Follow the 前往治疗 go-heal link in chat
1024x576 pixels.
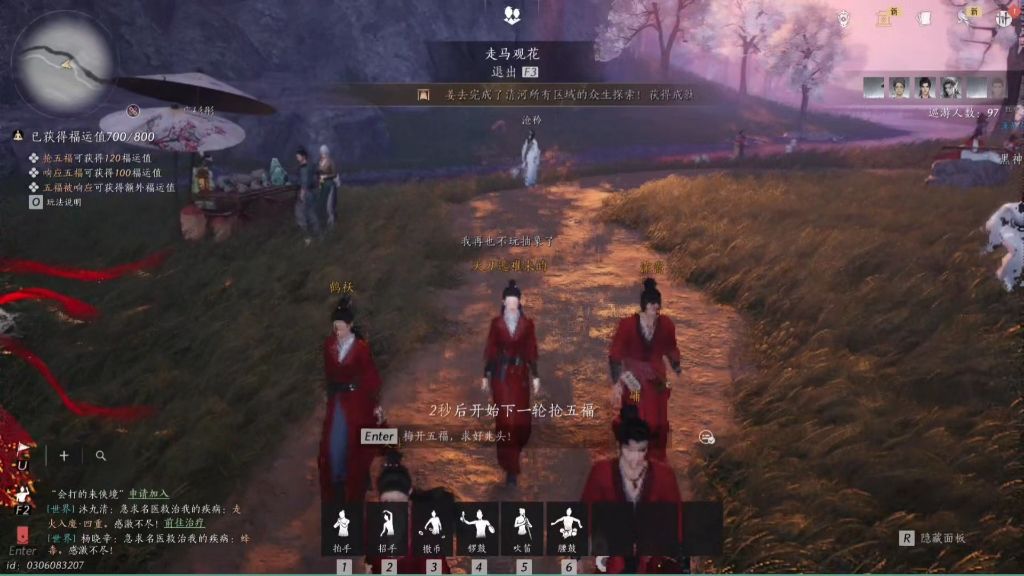coord(185,522)
